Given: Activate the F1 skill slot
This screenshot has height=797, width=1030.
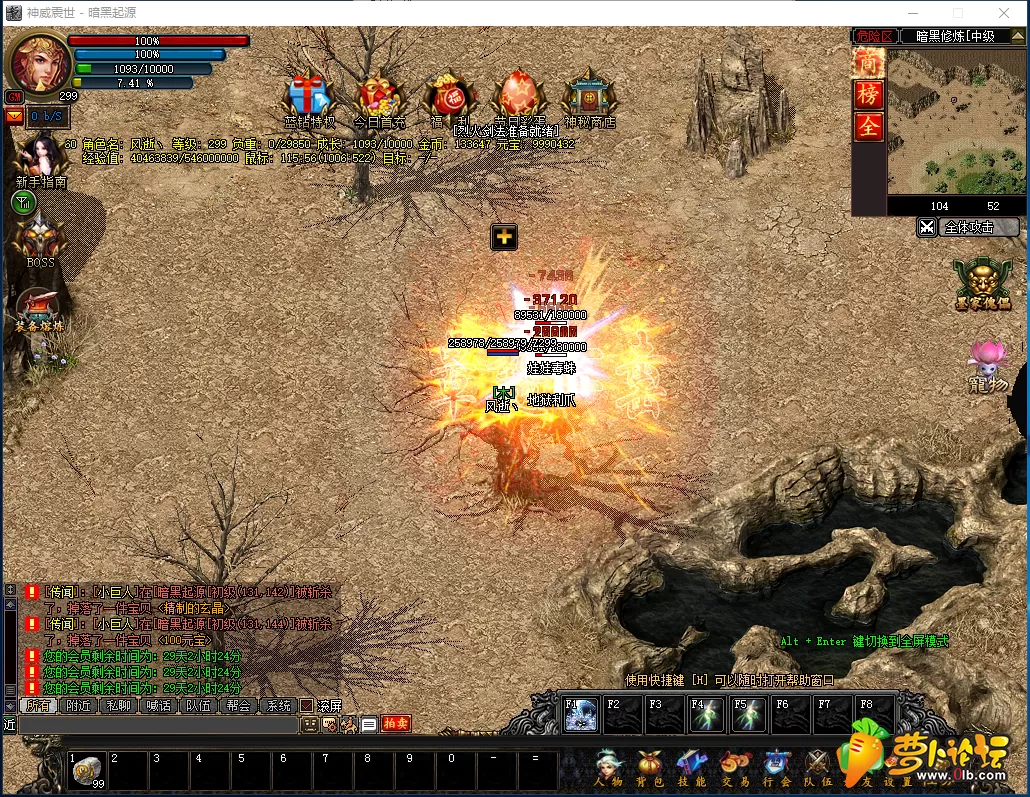Looking at the screenshot, I should [581, 714].
